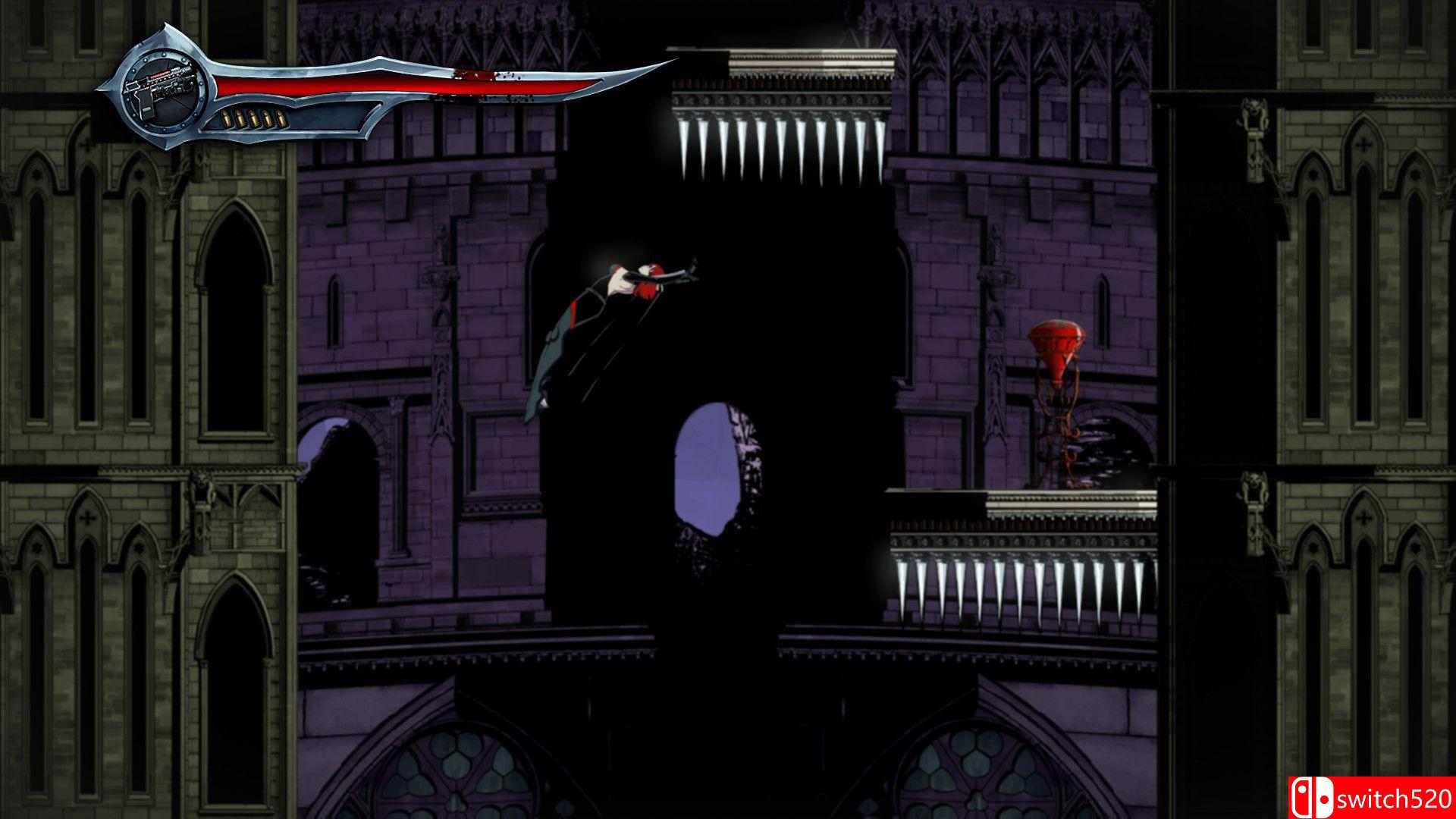Toggle the fourth ammo bullet indicator

(x=268, y=118)
